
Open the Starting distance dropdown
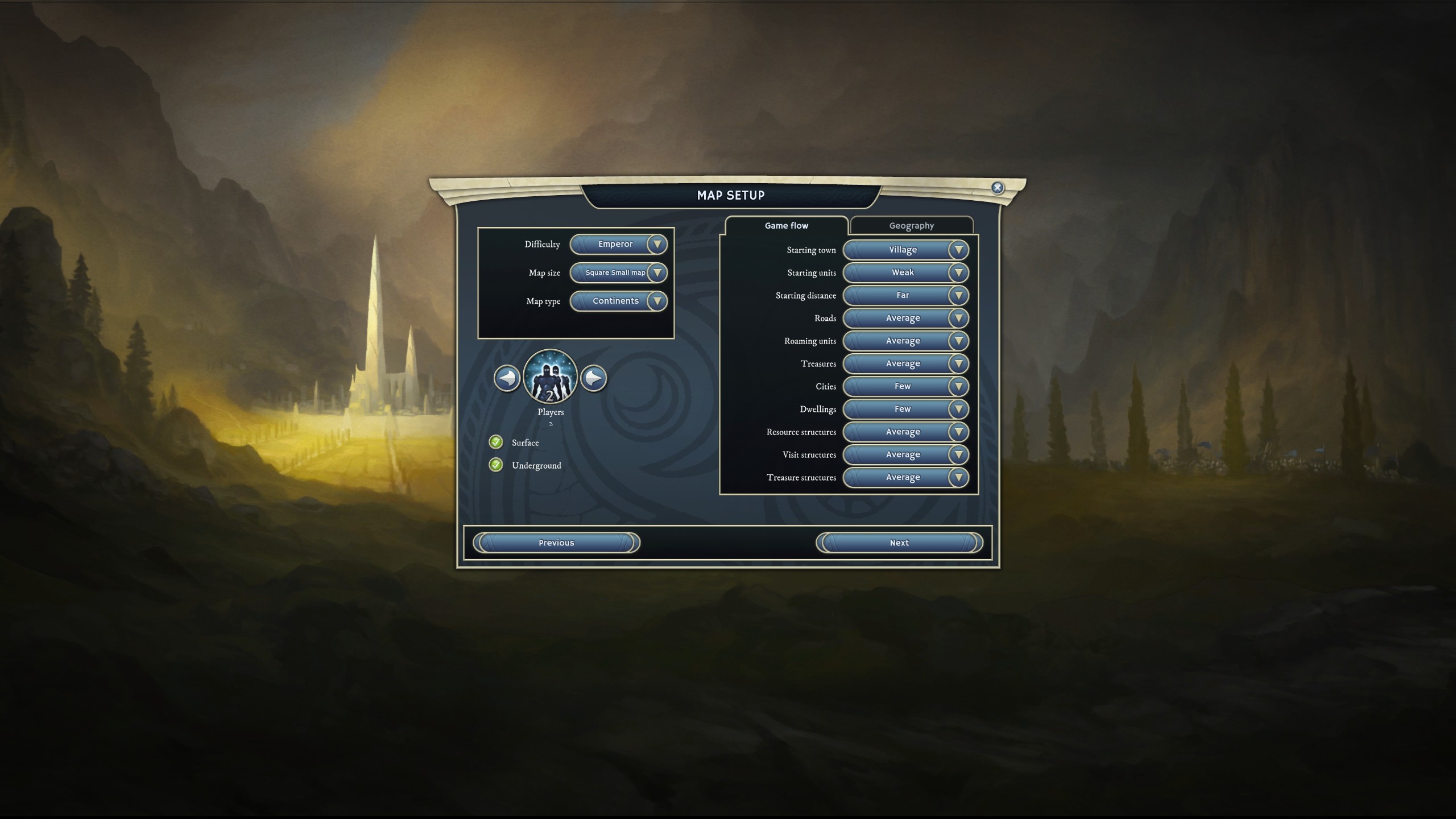click(905, 296)
